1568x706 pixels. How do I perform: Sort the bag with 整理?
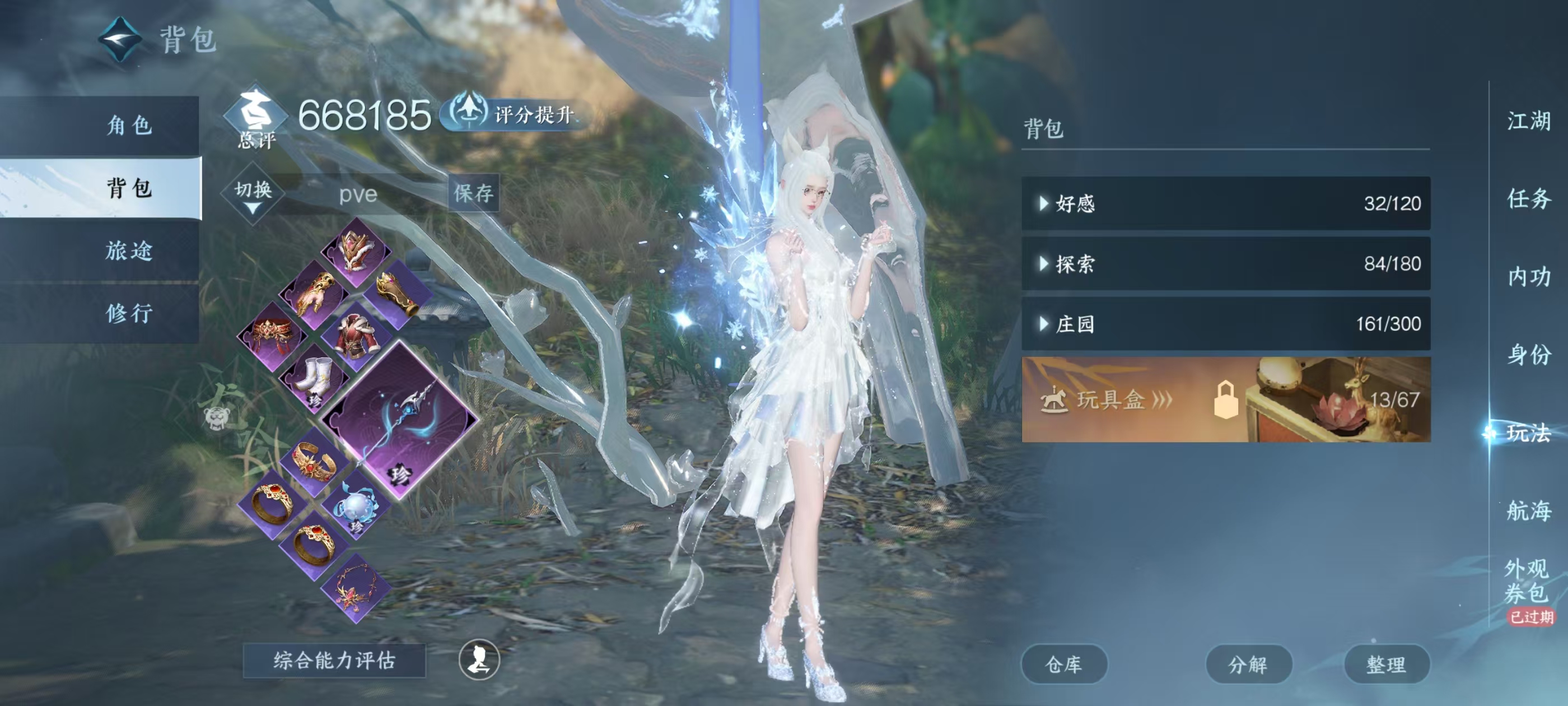point(1386,664)
